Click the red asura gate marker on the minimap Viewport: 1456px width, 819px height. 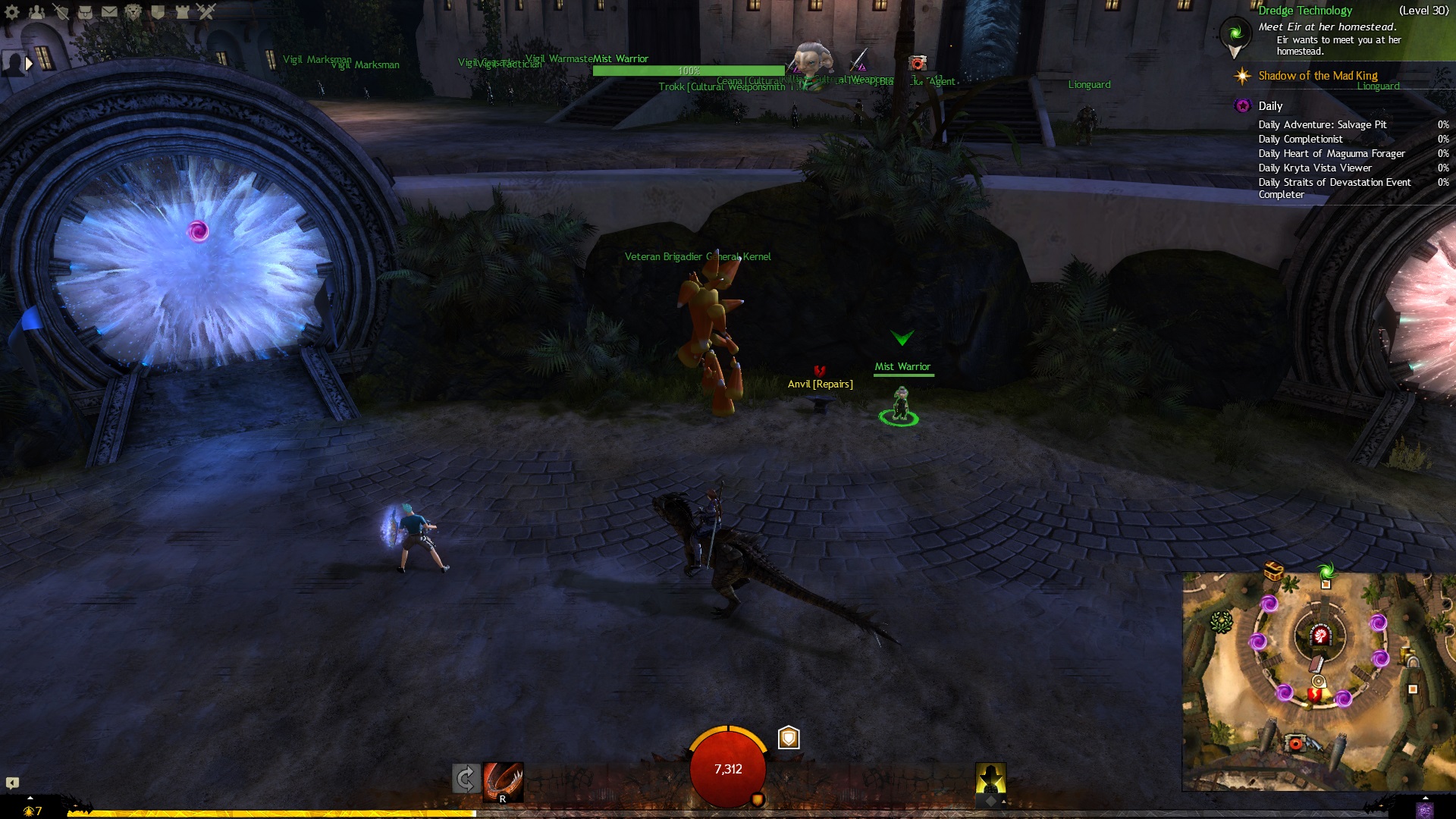point(1320,635)
